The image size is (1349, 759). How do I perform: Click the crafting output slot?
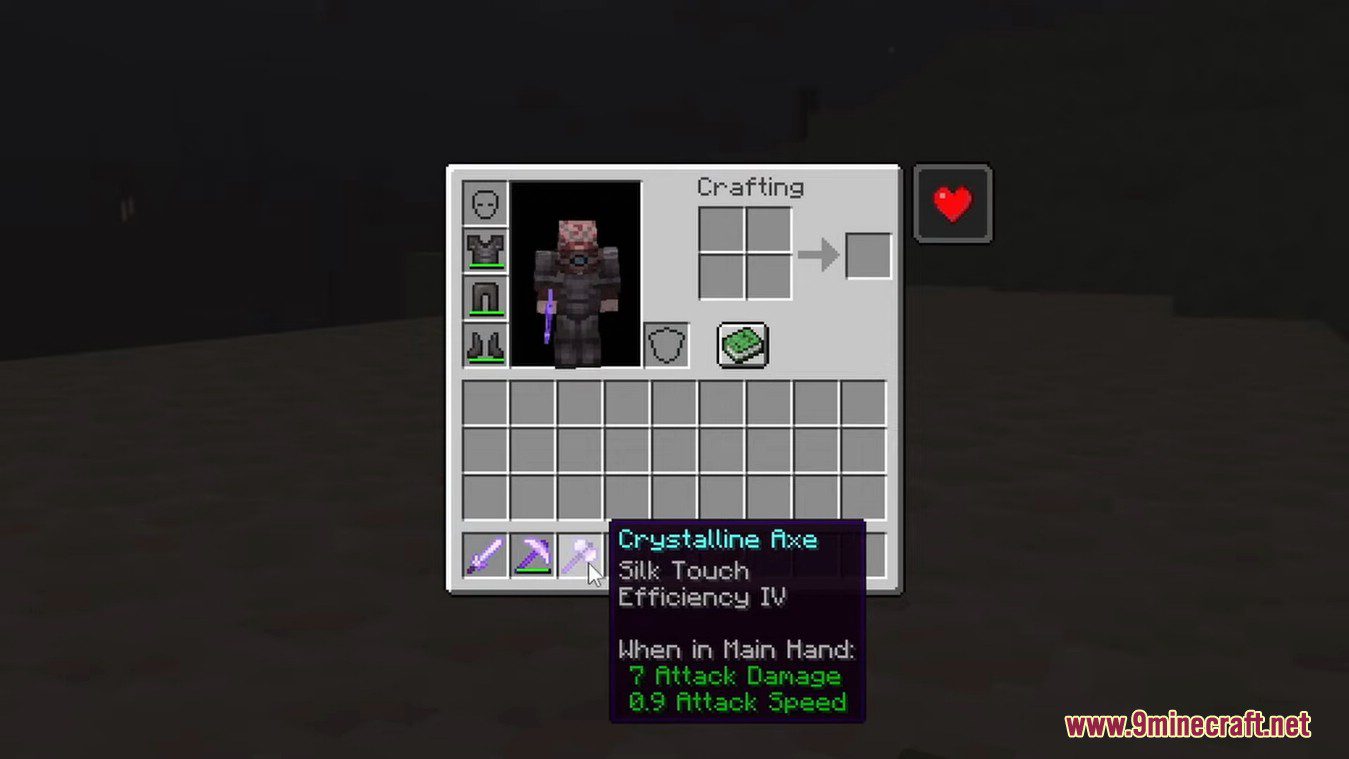[x=869, y=254]
